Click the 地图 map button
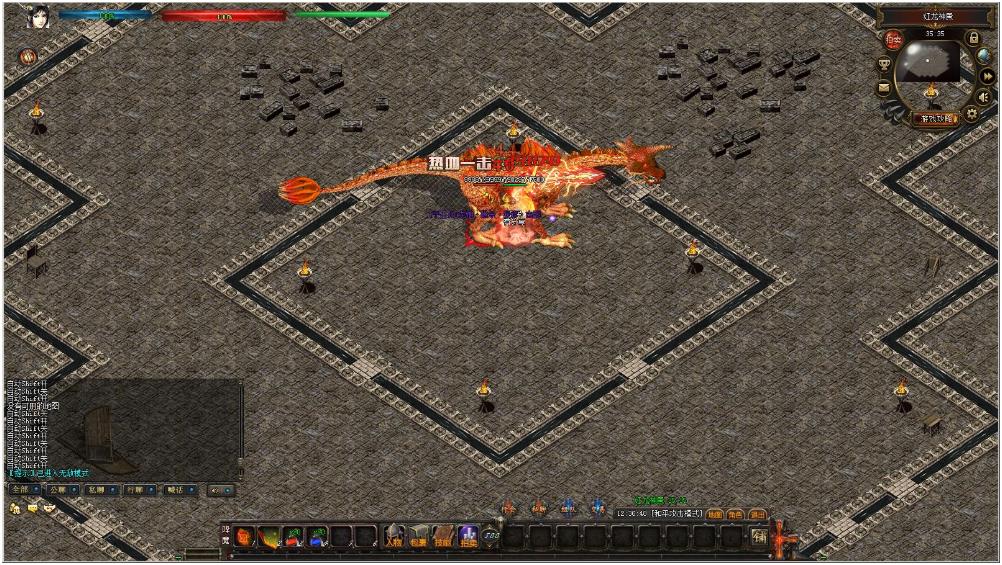Viewport: 1002px width, 565px height. pos(715,514)
